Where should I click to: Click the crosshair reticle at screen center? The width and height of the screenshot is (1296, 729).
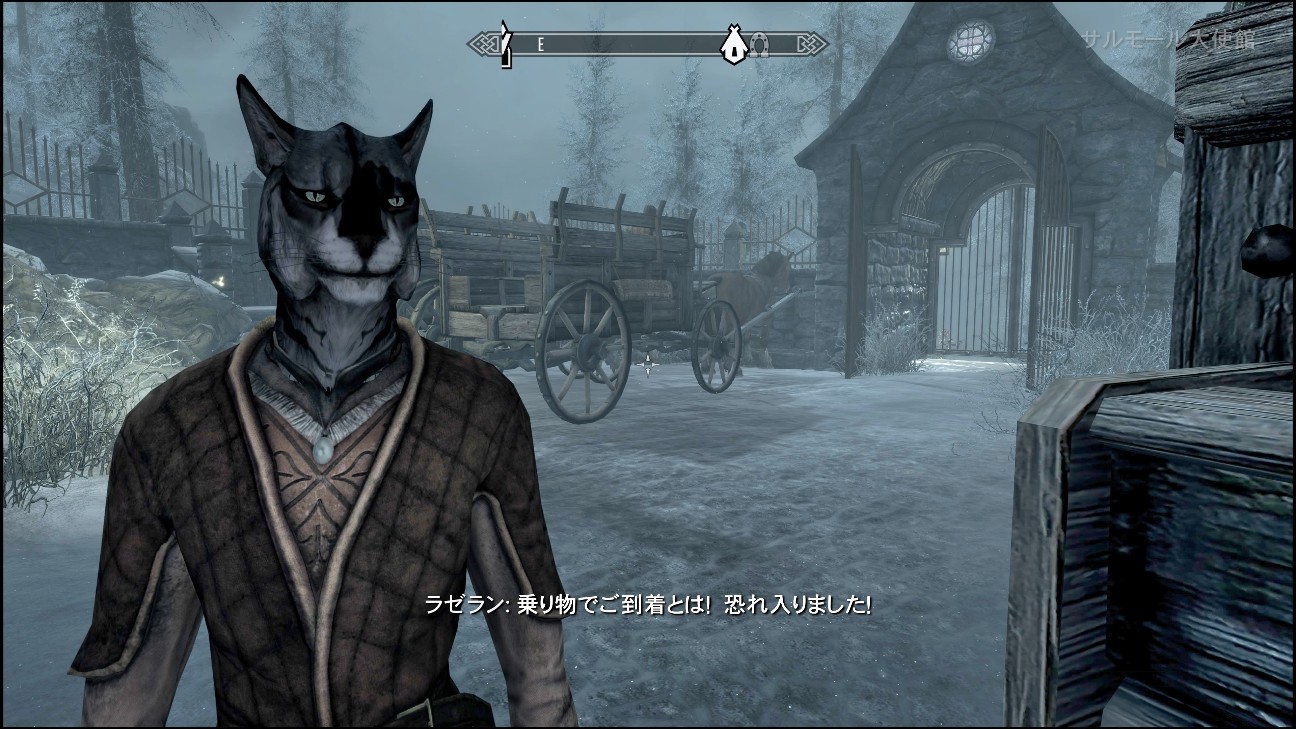click(648, 365)
